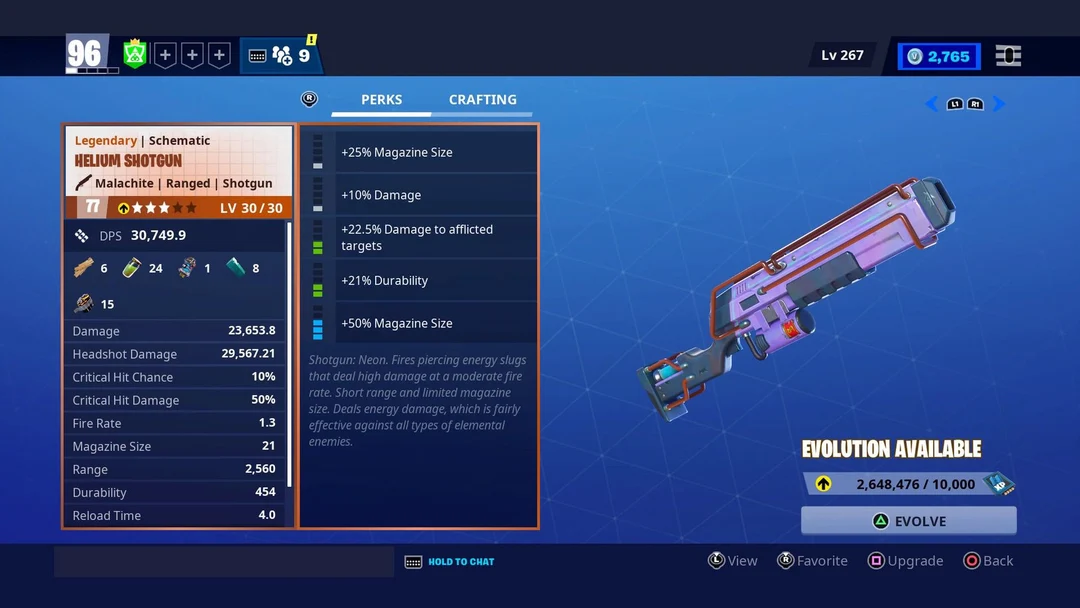Choose the View option
The image size is (1080, 608).
[x=732, y=561]
